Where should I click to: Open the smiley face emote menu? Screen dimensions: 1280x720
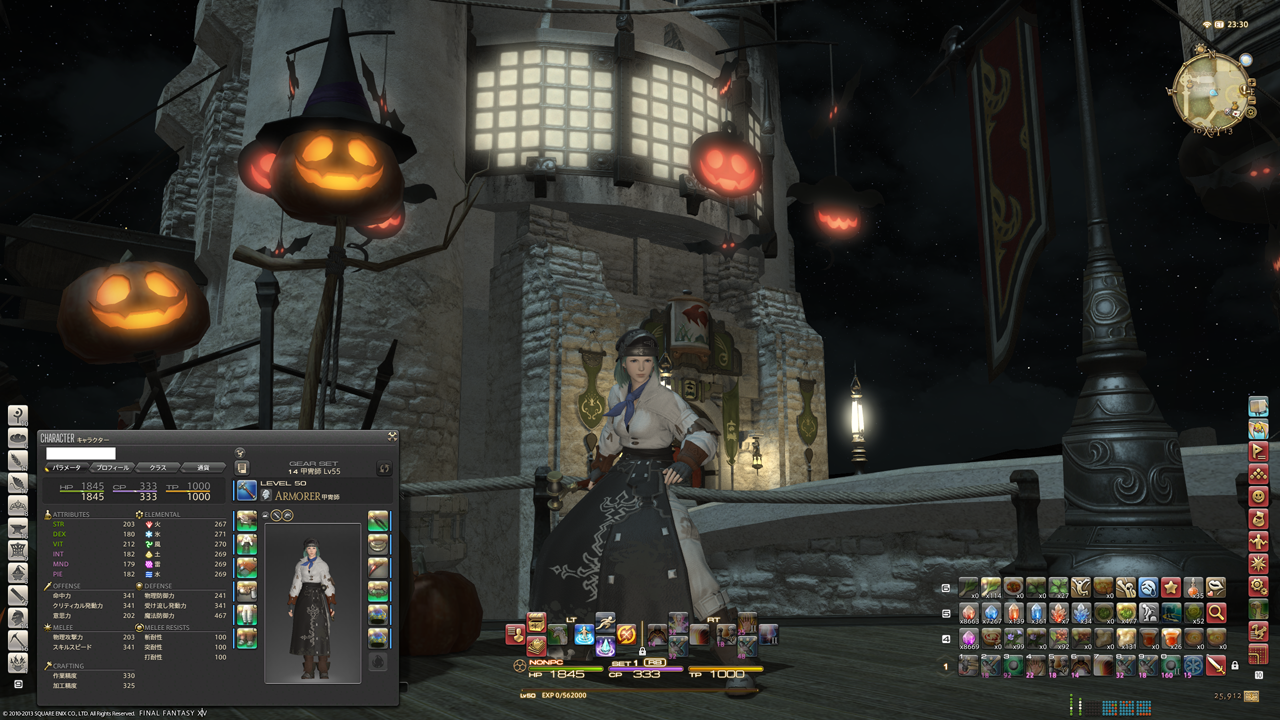pyautogui.click(x=1258, y=496)
